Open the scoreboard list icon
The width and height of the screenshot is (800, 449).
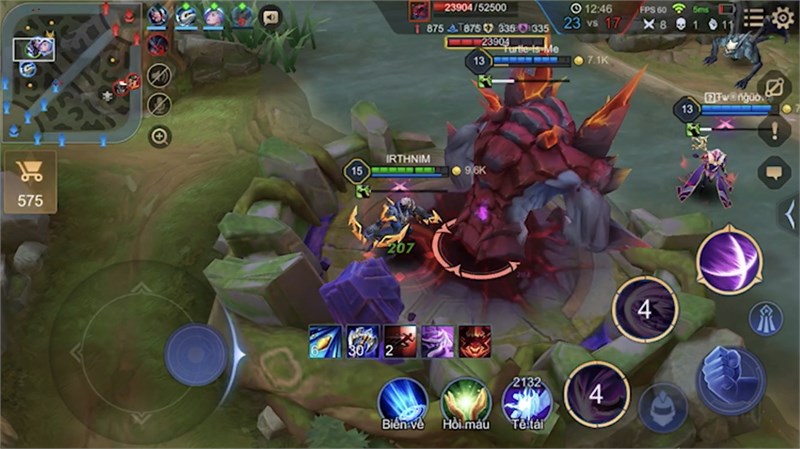(x=754, y=16)
